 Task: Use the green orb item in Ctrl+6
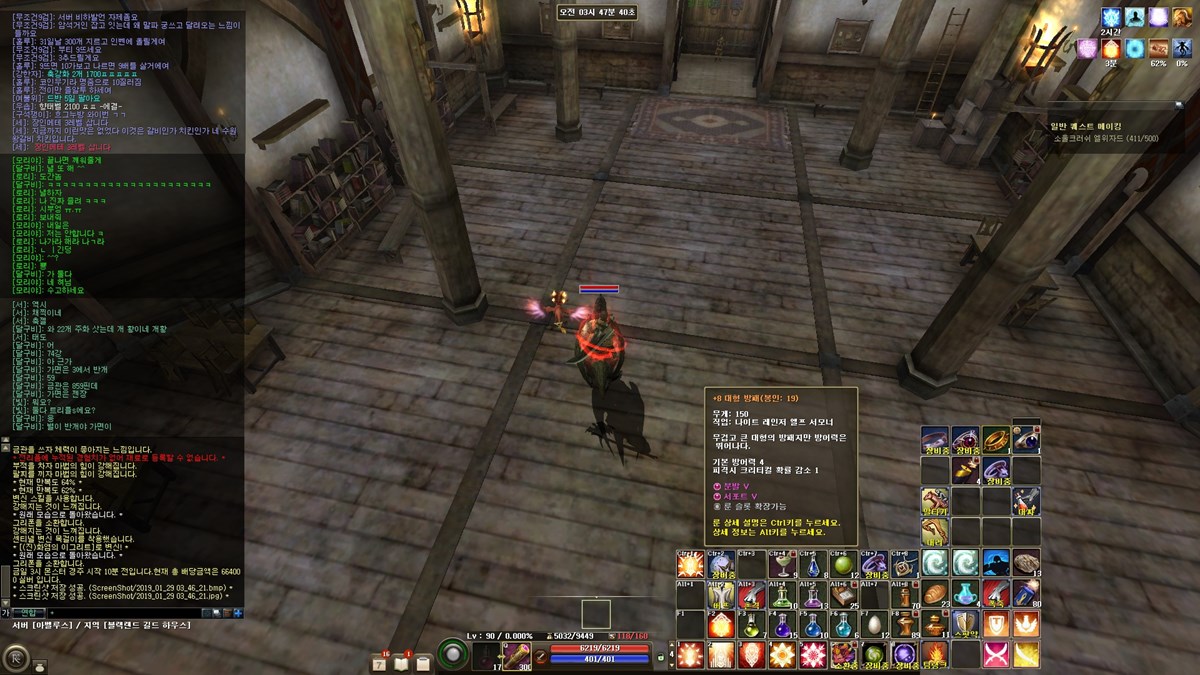coord(842,564)
